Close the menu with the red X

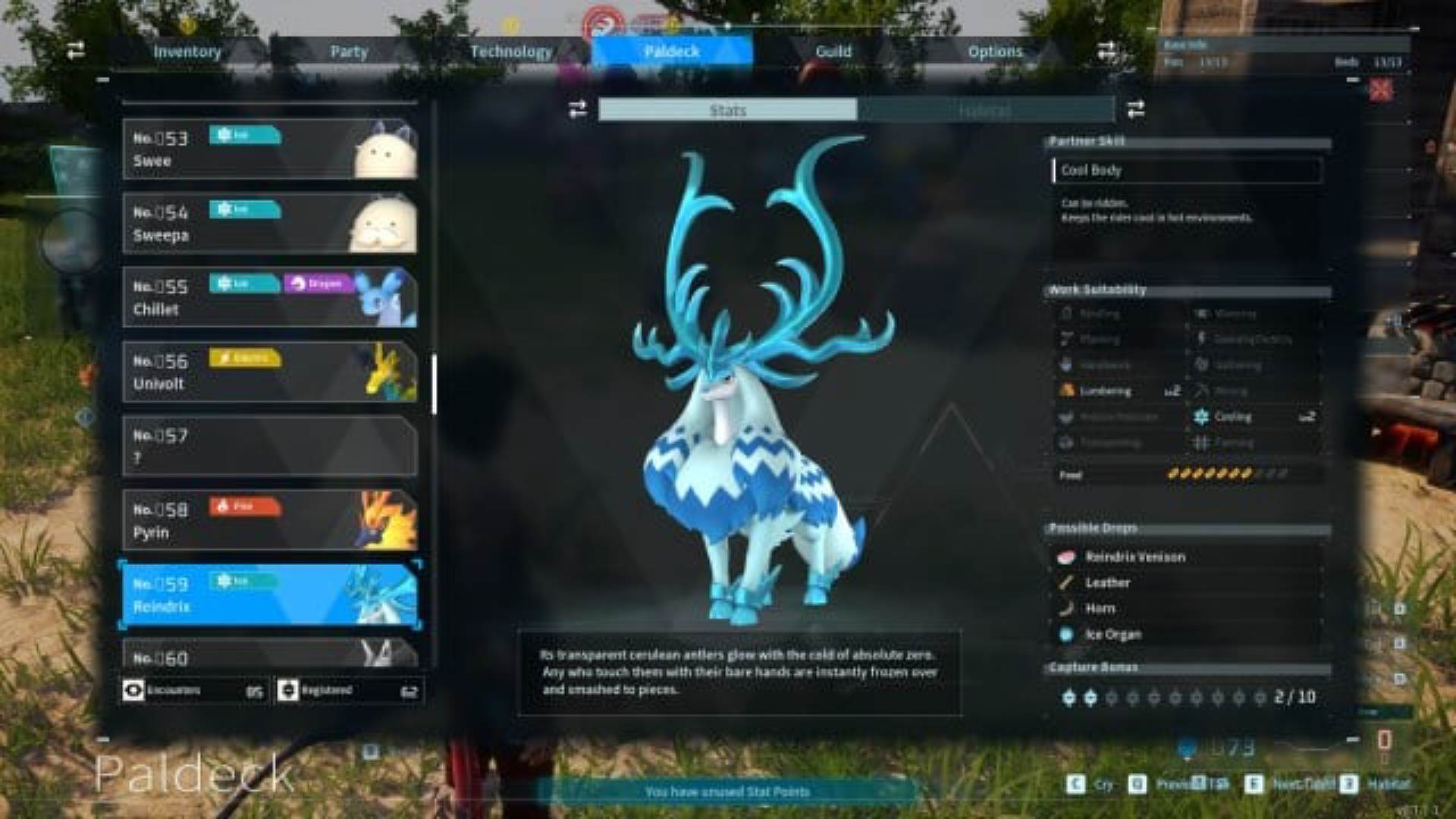1380,90
